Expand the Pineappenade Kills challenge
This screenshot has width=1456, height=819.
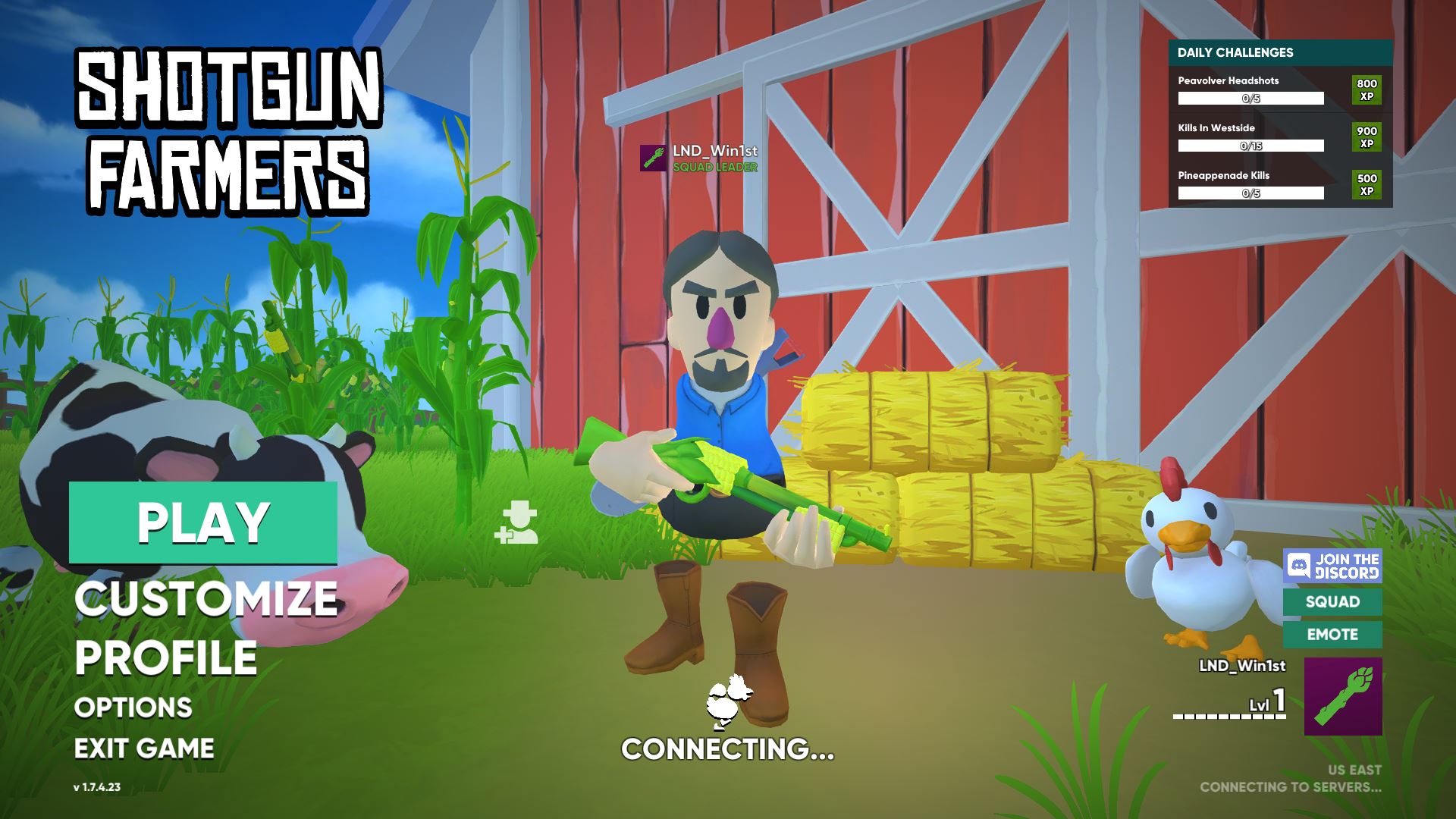(1247, 184)
